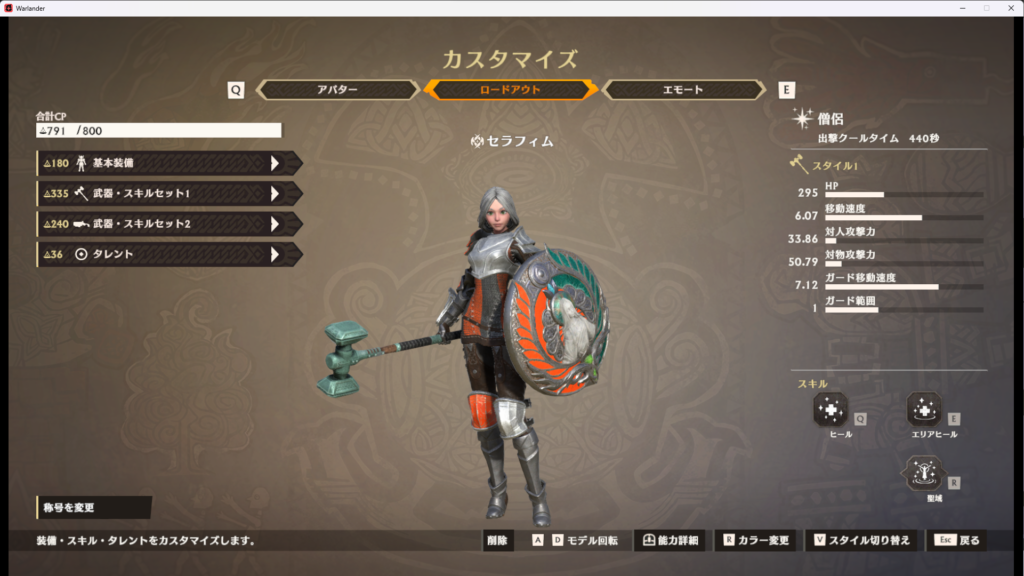Expand 武器・スキルセット1
The width and height of the screenshot is (1024, 576).
click(168, 194)
